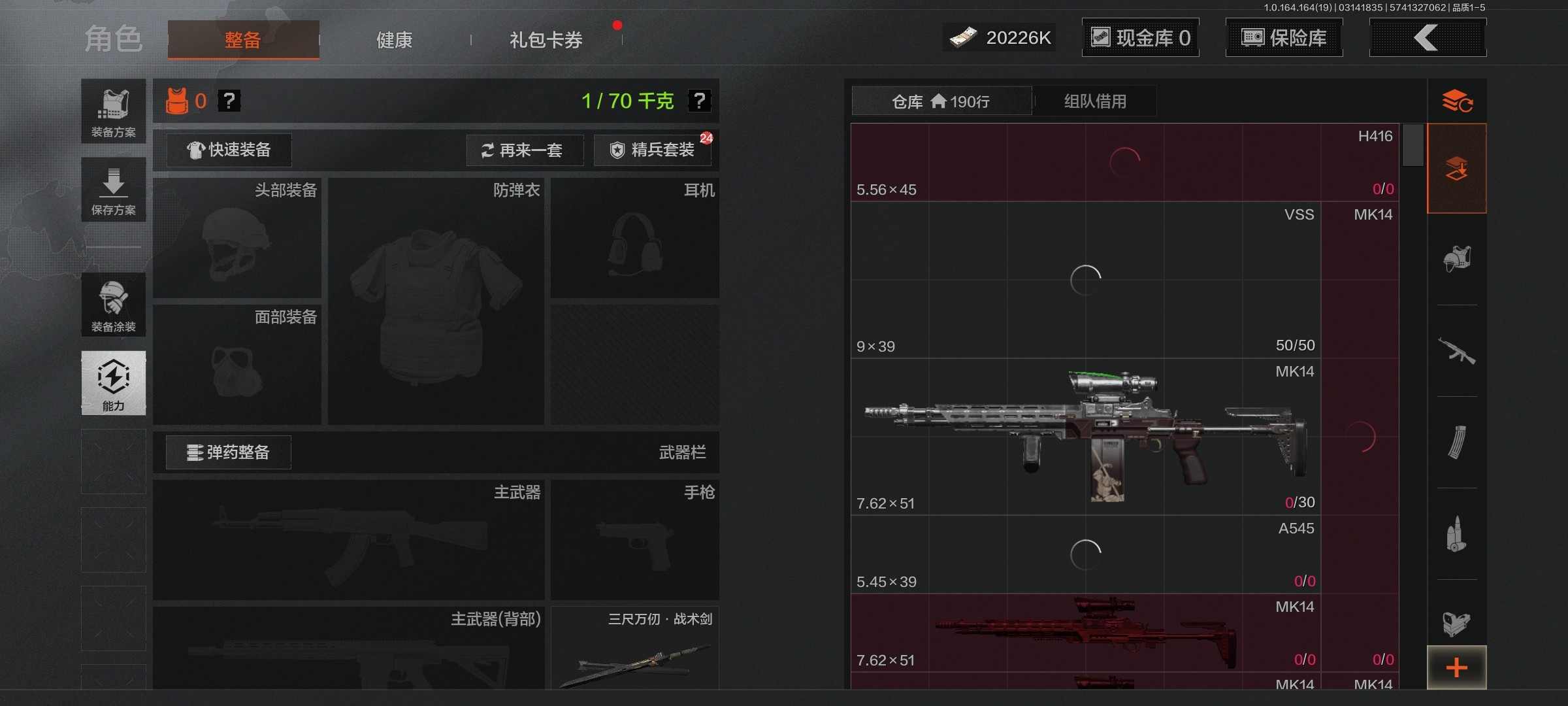Open the 装备涂装 equipment paint panel
1568x706 pixels.
113,305
